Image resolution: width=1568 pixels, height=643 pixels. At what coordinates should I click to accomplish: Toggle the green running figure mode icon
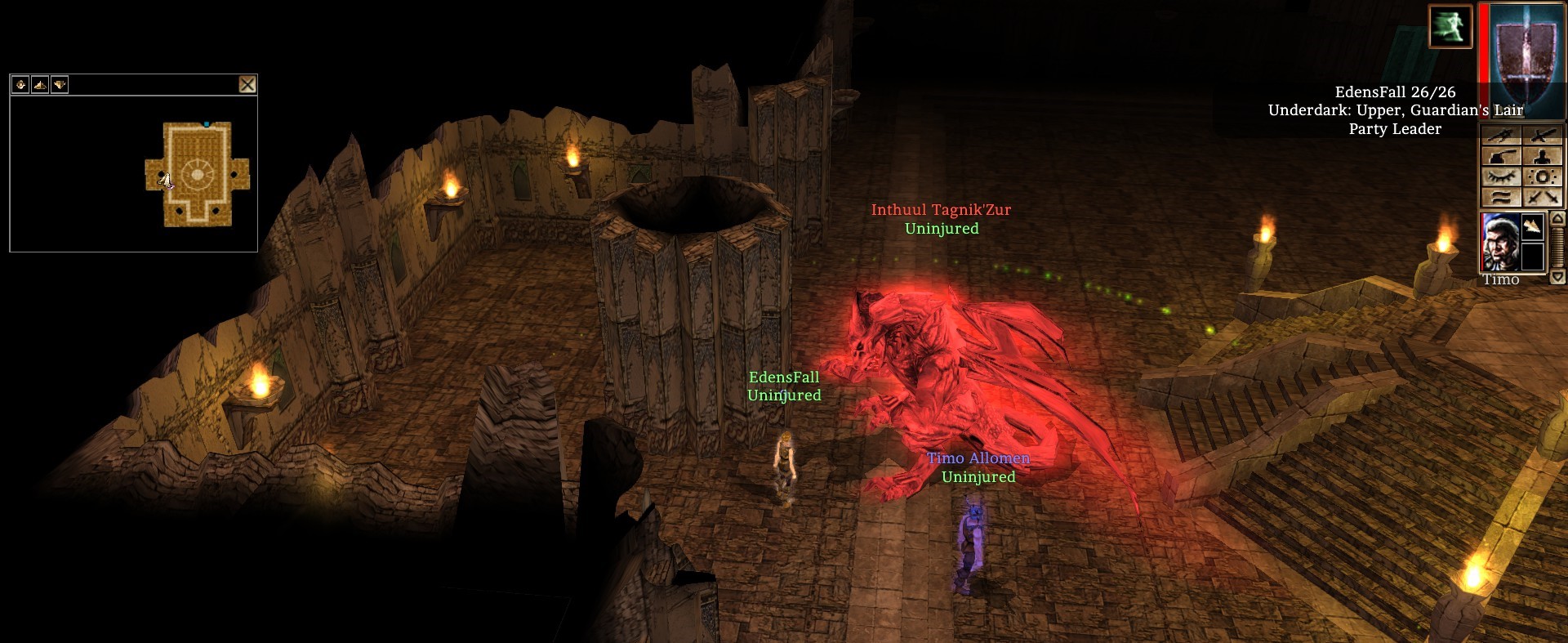point(1450,26)
